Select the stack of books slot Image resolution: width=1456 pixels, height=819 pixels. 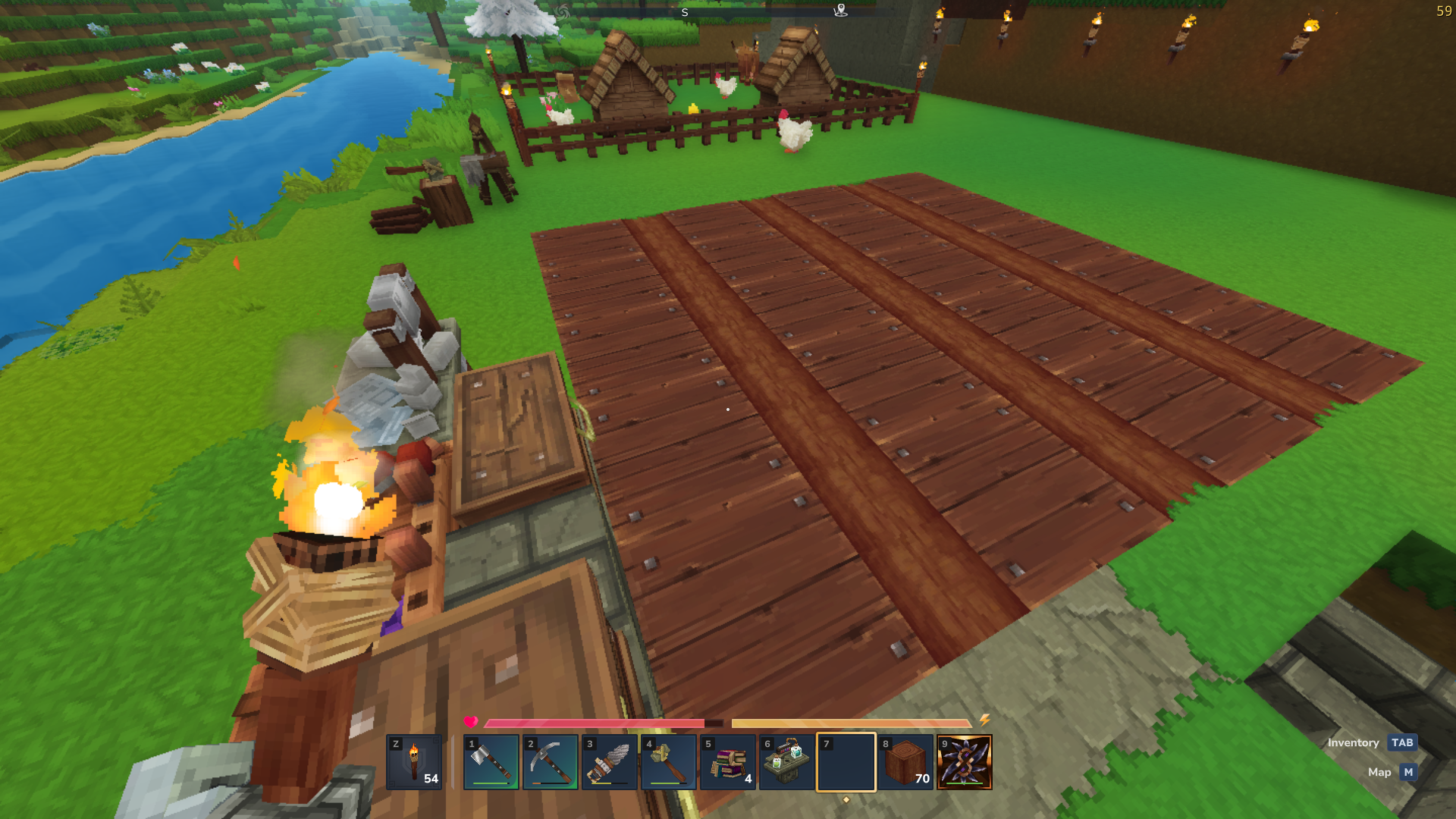728,762
